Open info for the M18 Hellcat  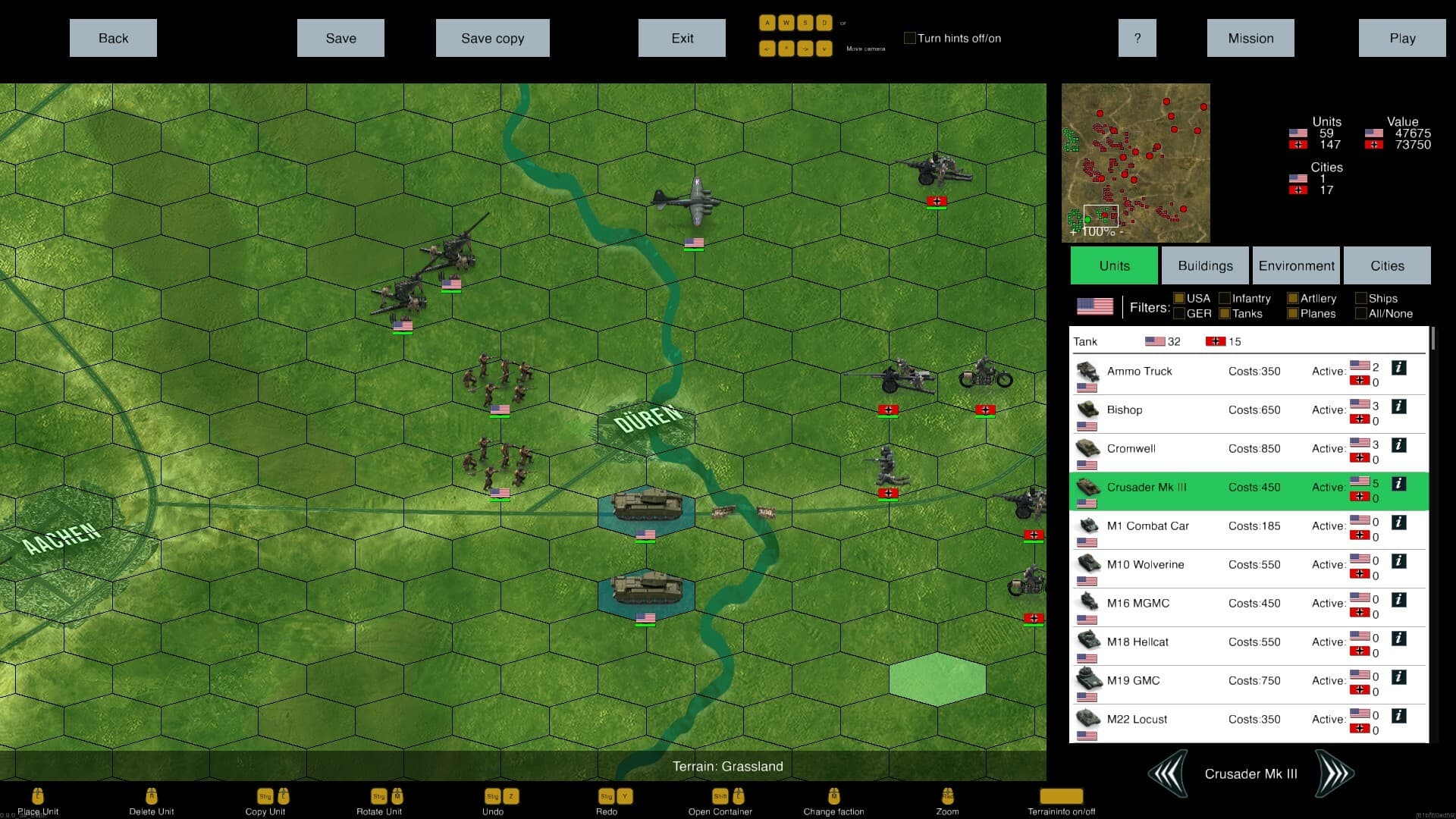click(x=1399, y=637)
